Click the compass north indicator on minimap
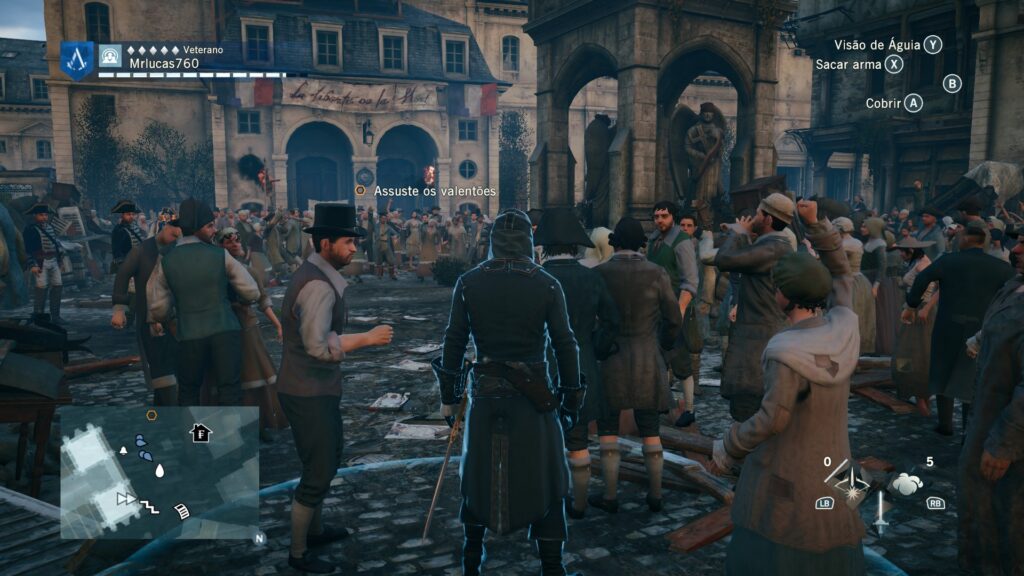The image size is (1024, 576). [x=258, y=537]
